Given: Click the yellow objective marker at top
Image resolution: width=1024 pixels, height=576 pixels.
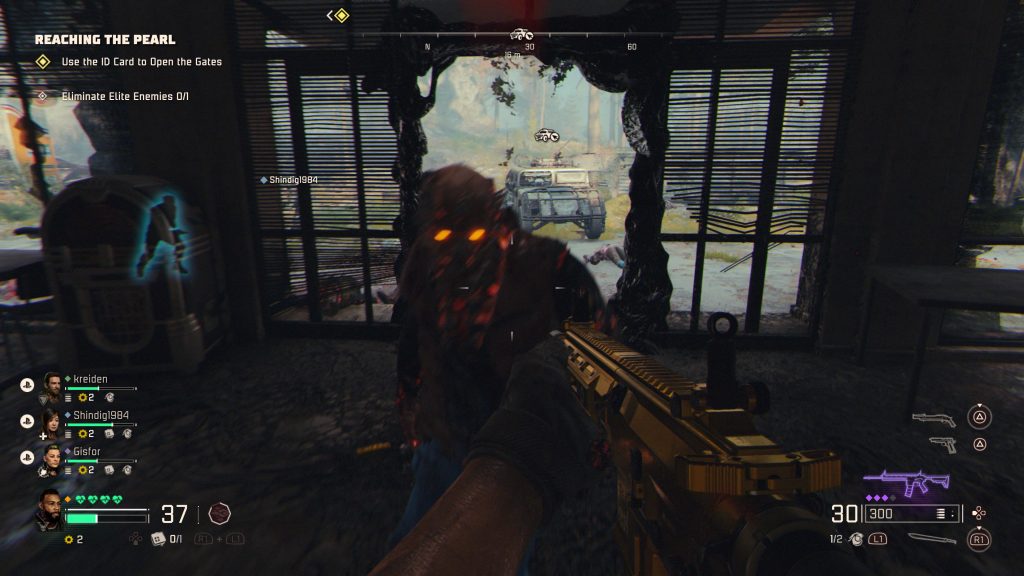Looking at the screenshot, I should coord(341,15).
